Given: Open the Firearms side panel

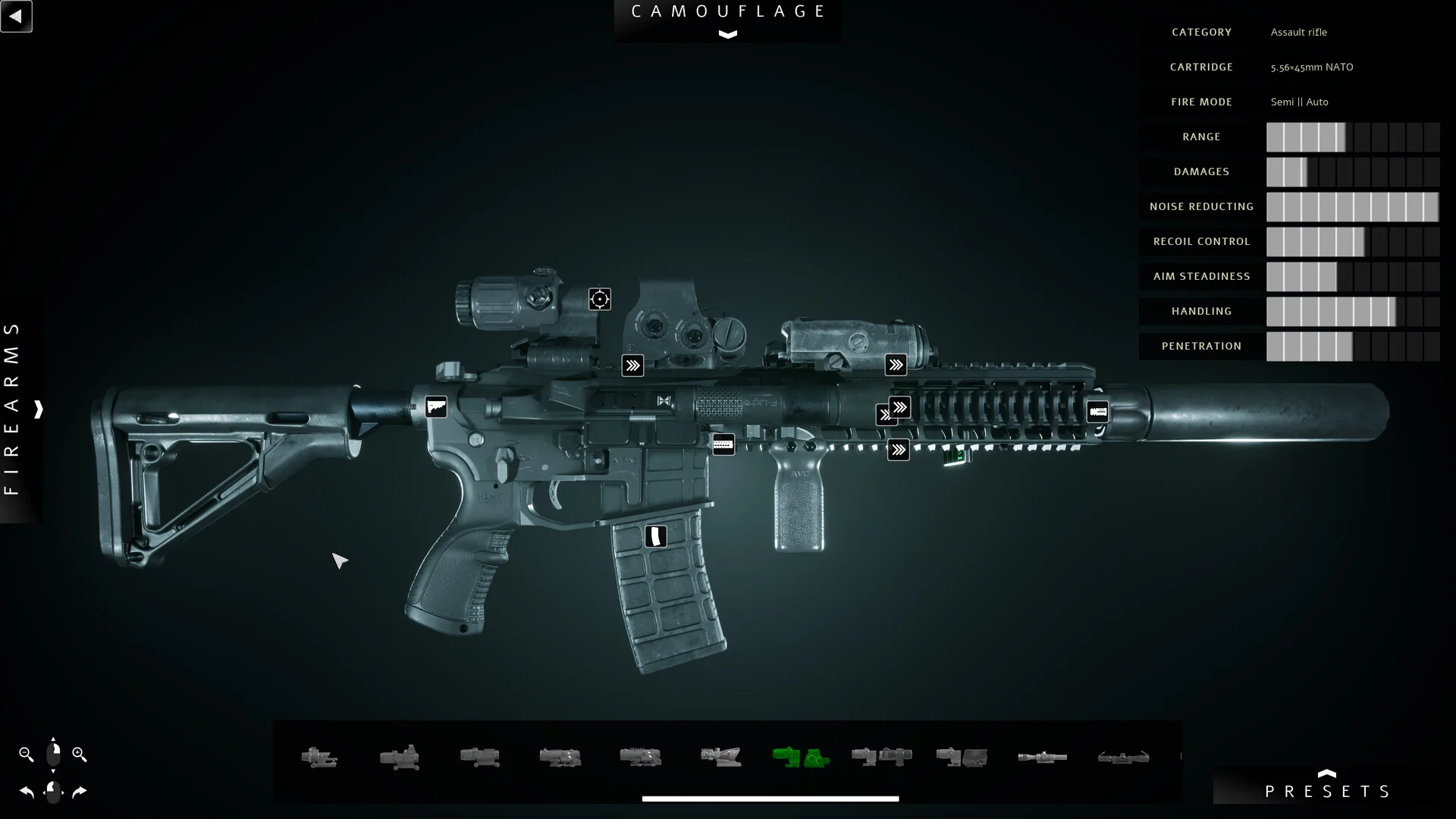Looking at the screenshot, I should (x=38, y=409).
